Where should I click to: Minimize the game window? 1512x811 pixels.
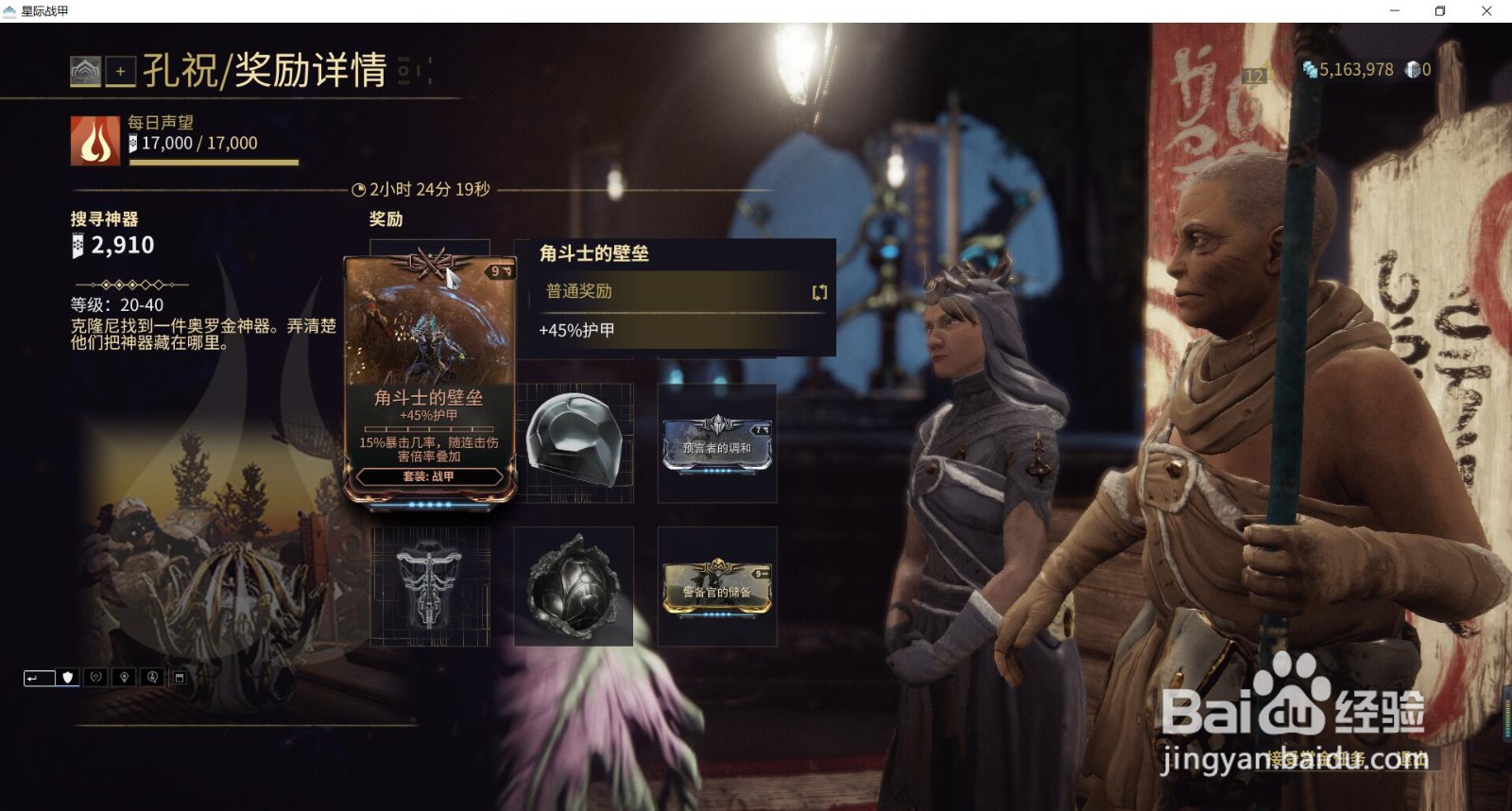tap(1395, 11)
